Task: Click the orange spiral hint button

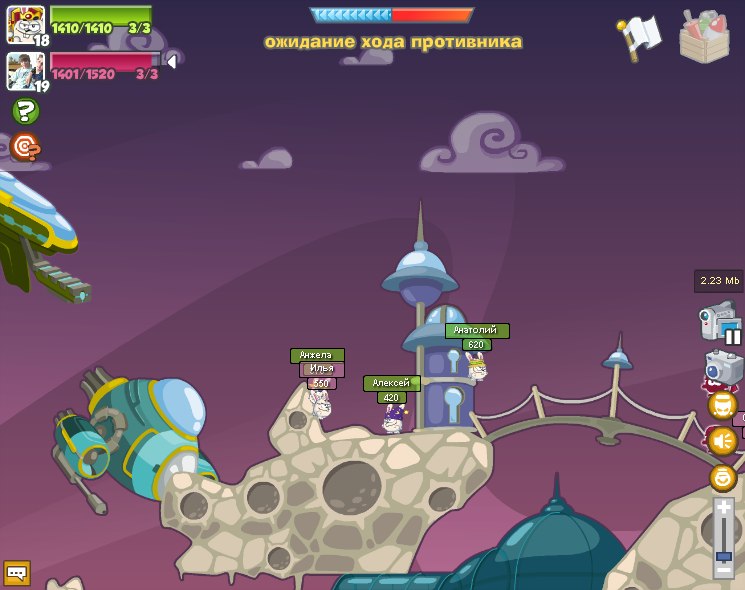Action: [25, 147]
